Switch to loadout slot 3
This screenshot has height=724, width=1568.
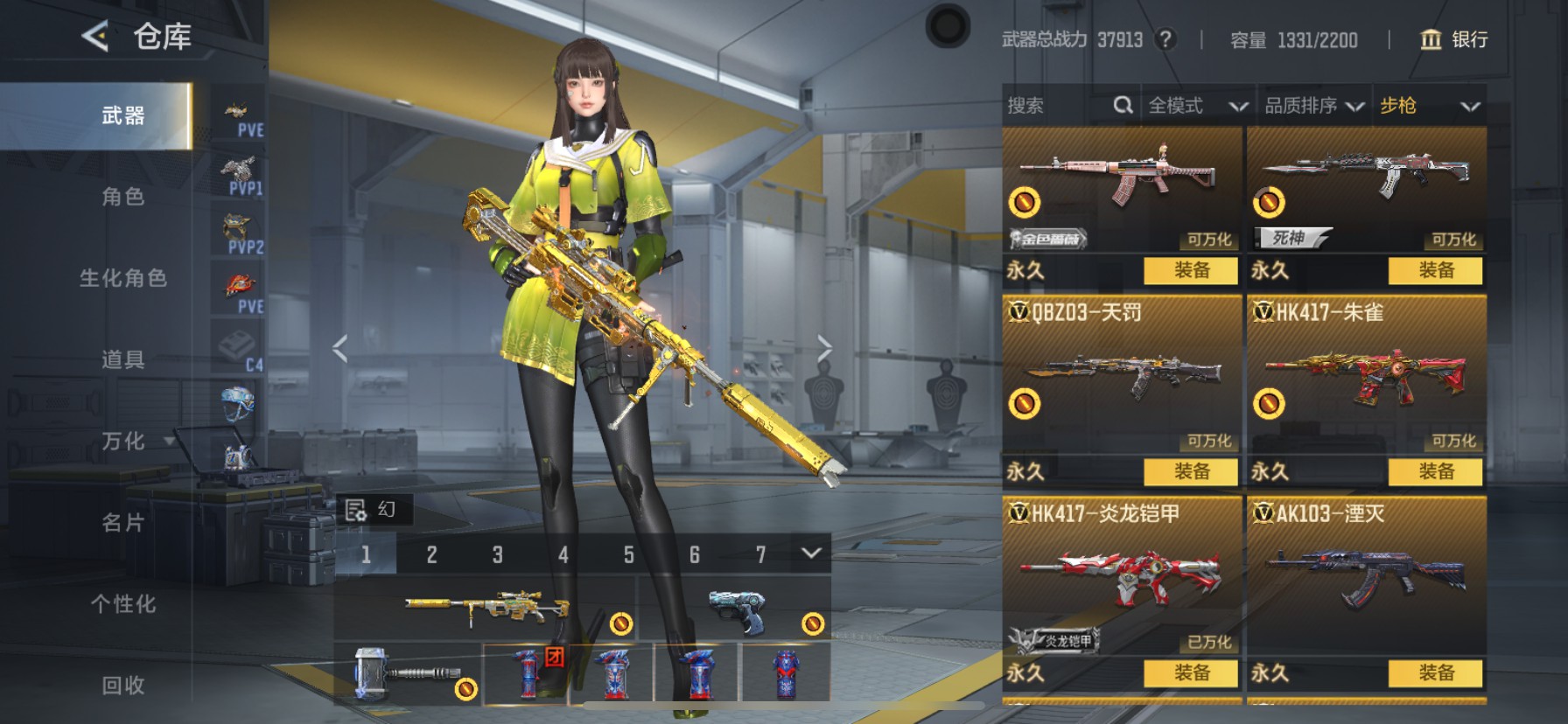497,554
